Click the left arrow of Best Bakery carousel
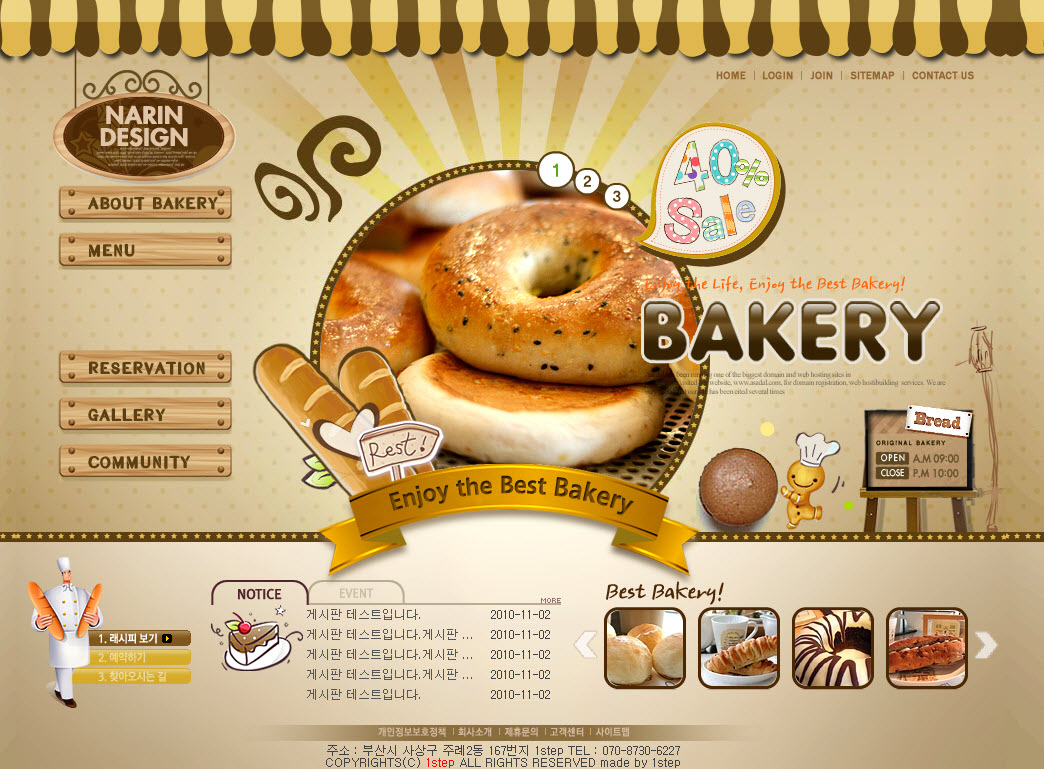Screen dimensions: 1044x769 coord(586,646)
